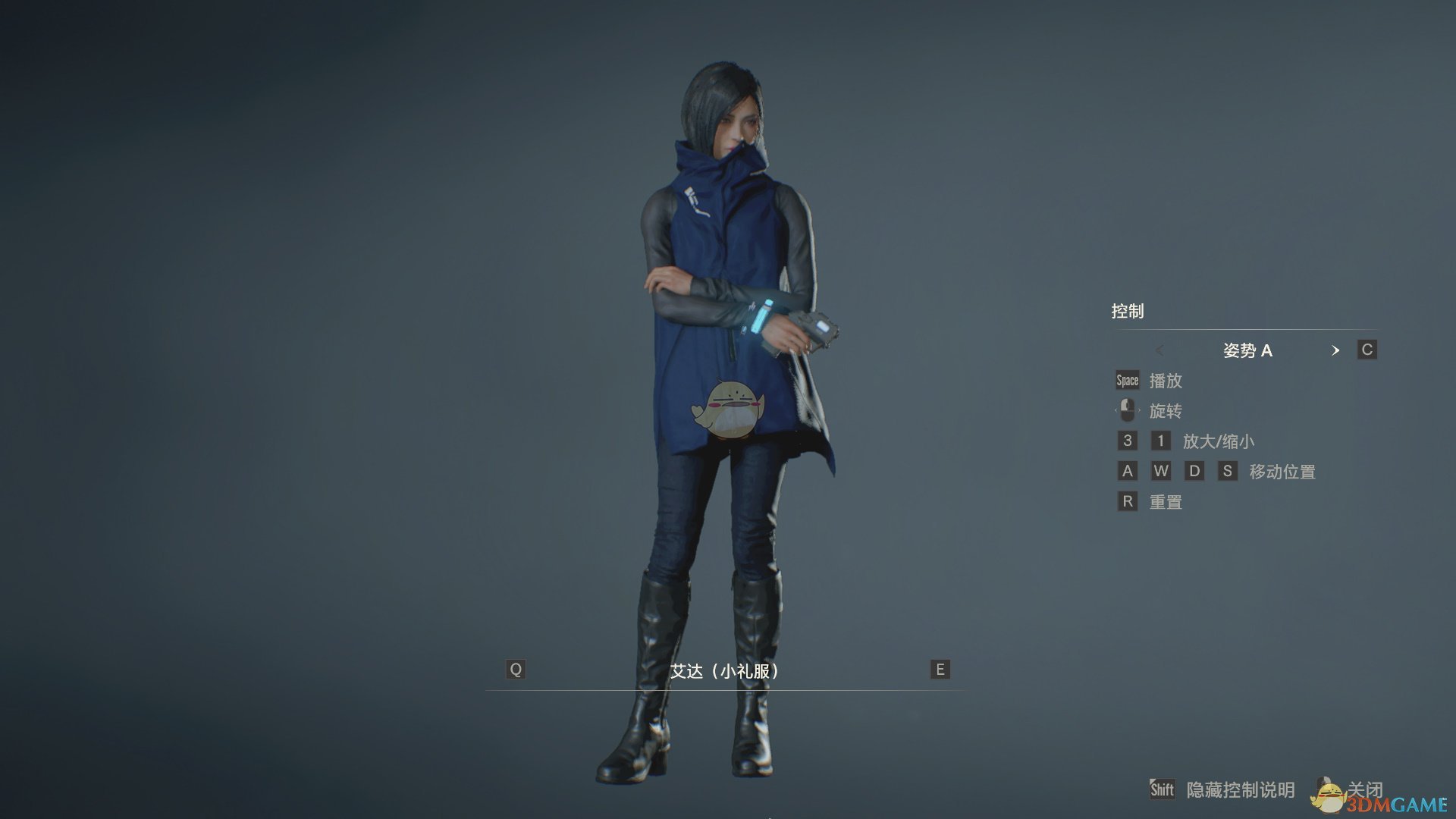Click 播放 to start playback

(x=1165, y=381)
